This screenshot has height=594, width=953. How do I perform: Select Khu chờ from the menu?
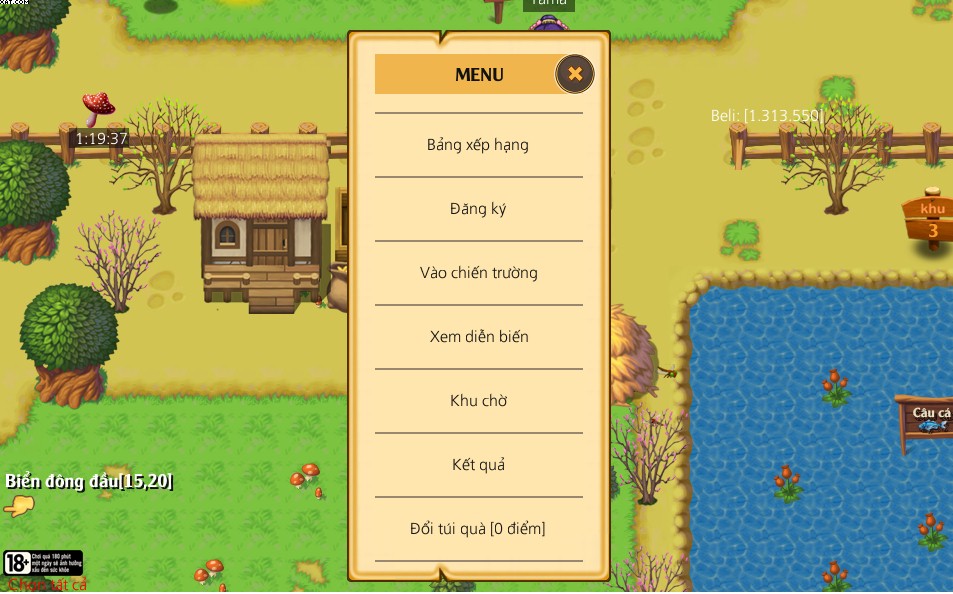coord(478,401)
